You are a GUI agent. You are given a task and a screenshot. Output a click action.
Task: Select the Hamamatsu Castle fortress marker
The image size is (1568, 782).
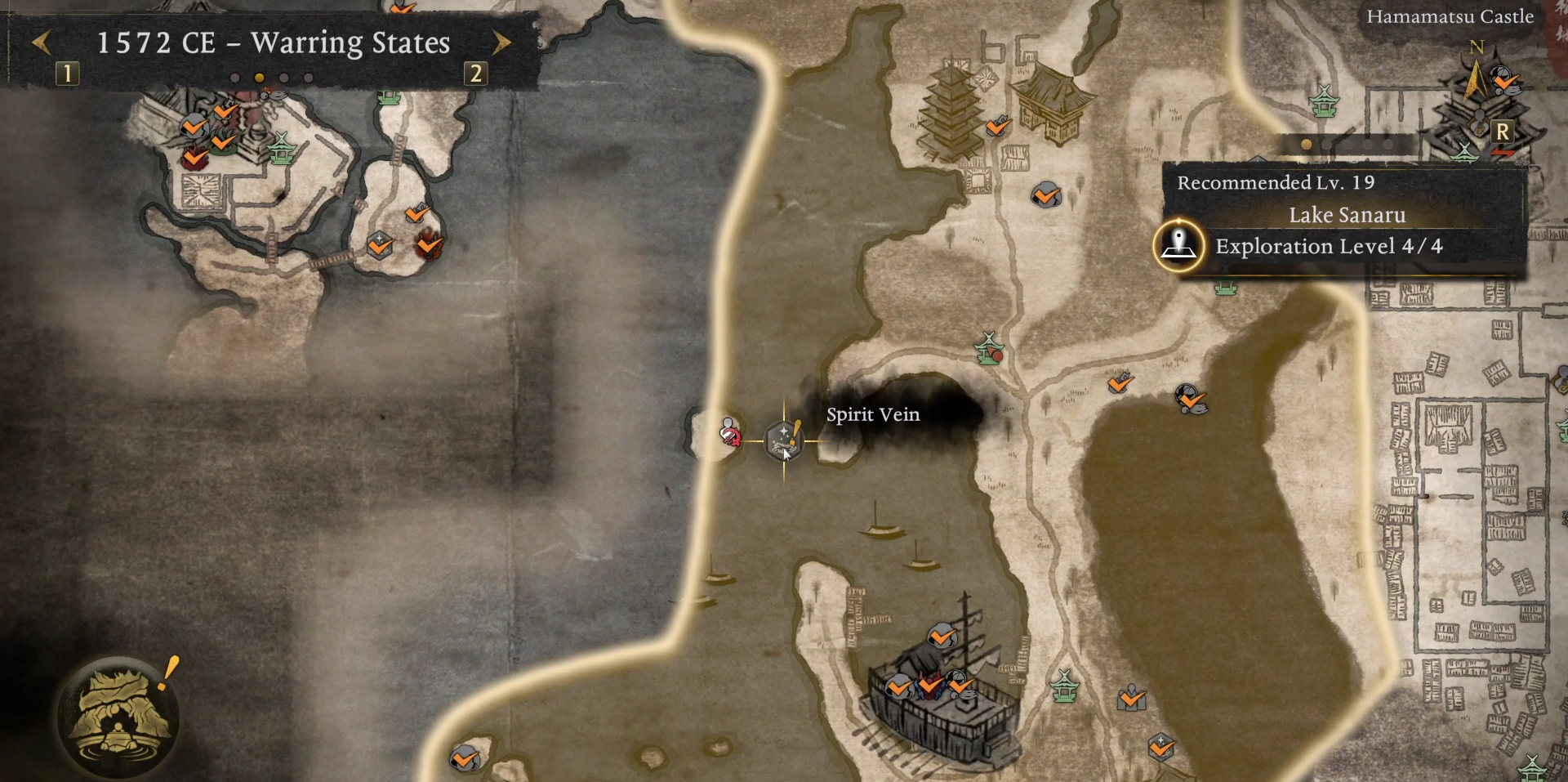[x=1480, y=106]
